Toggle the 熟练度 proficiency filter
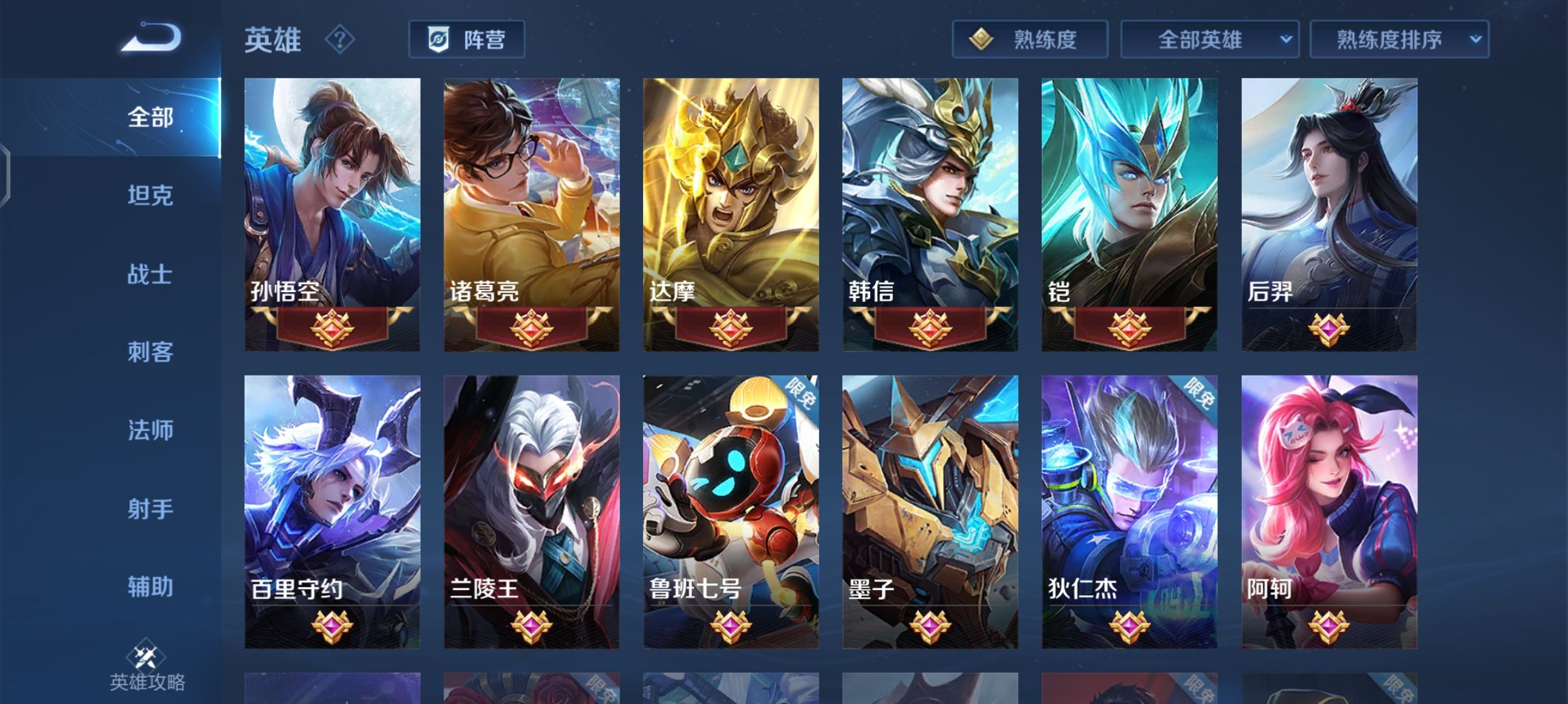1568x704 pixels. 1029,39
